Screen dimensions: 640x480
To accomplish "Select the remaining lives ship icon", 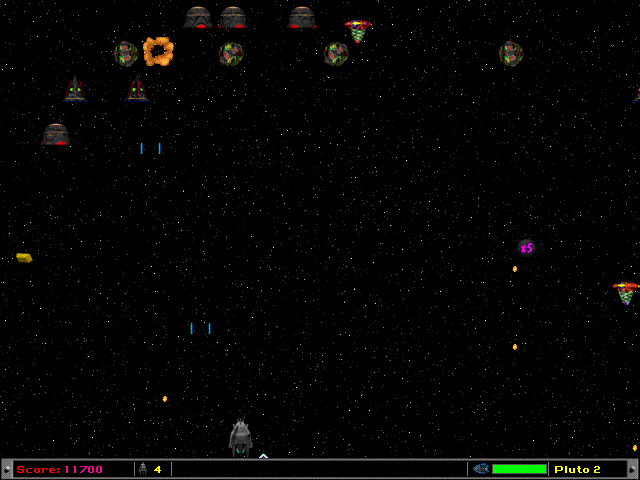I will coord(142,469).
